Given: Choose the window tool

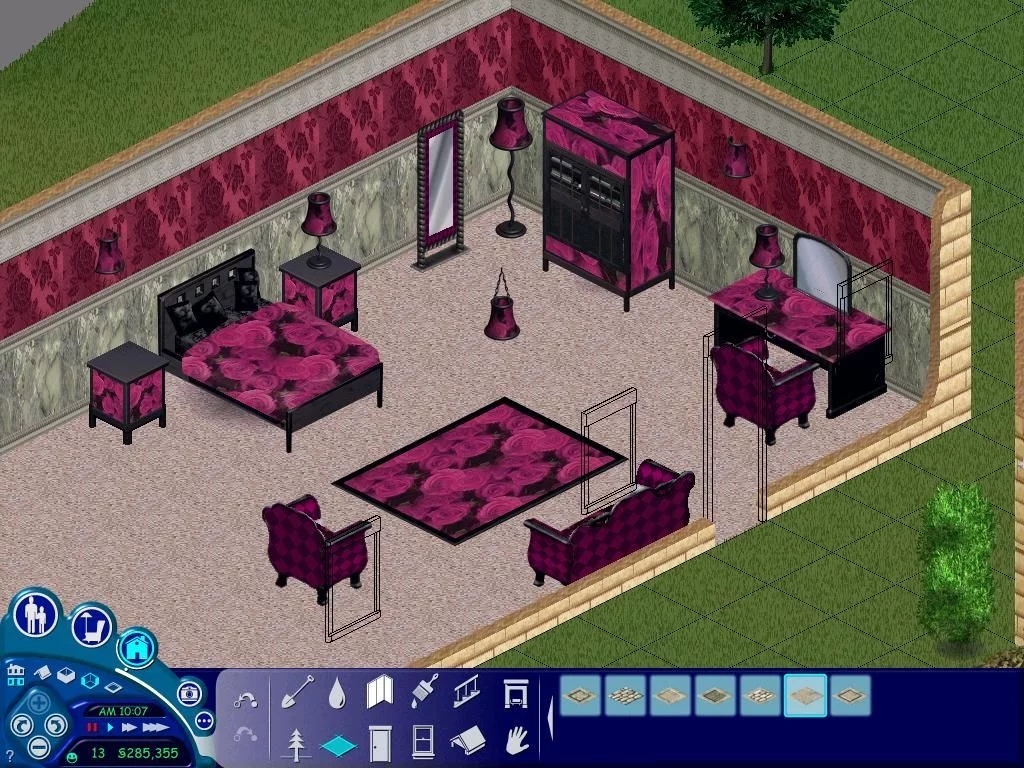Looking at the screenshot, I should (x=423, y=743).
